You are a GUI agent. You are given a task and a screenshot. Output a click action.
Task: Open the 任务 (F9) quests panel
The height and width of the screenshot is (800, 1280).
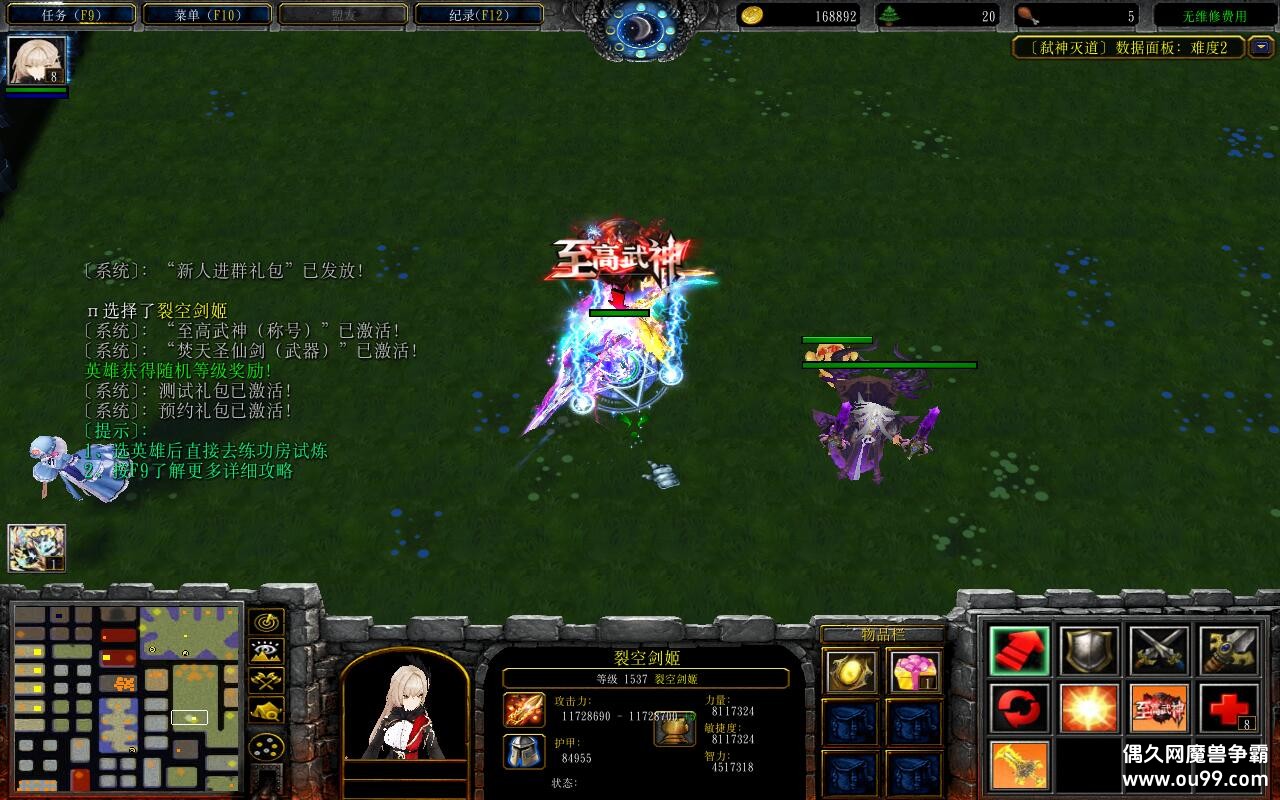point(68,14)
